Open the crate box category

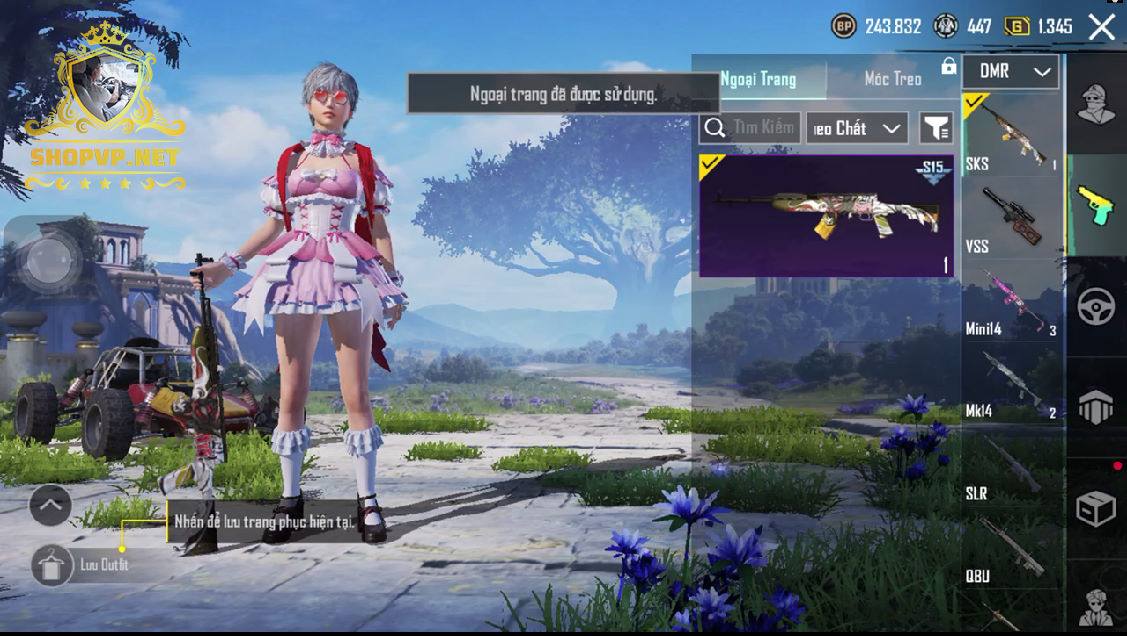coord(1096,510)
